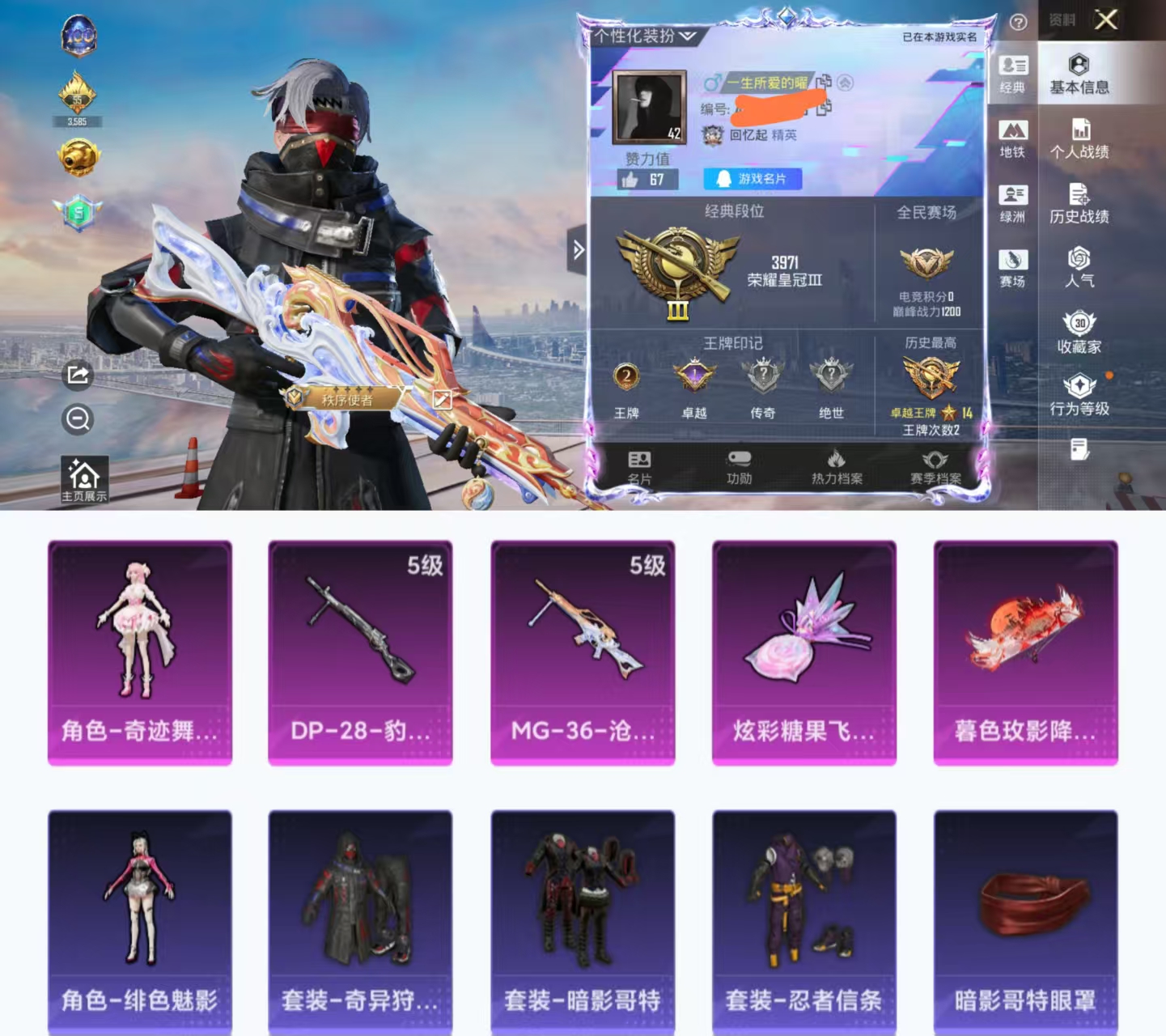Screen dimensions: 1166x1036
Task: Close the profile panel with the X
Action: click(x=1106, y=19)
